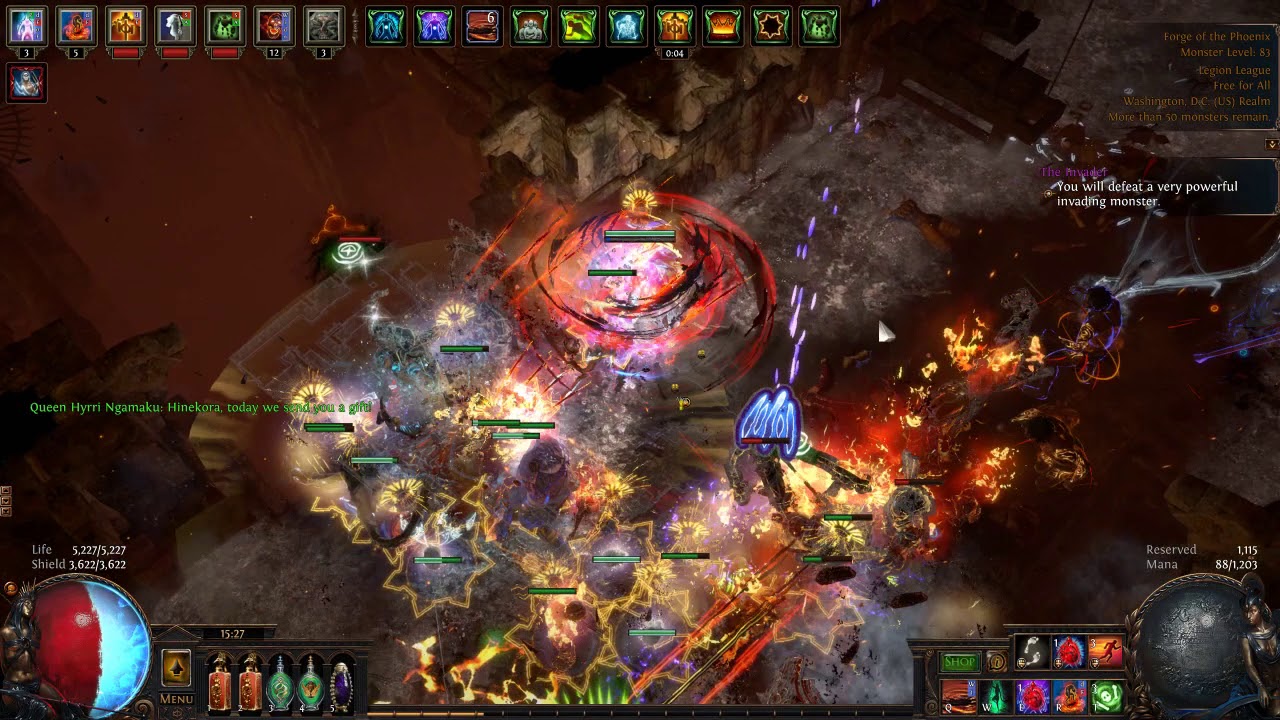Click the buff icon with a 6 stack
Viewport: 1280px width, 720px height.
(x=482, y=27)
